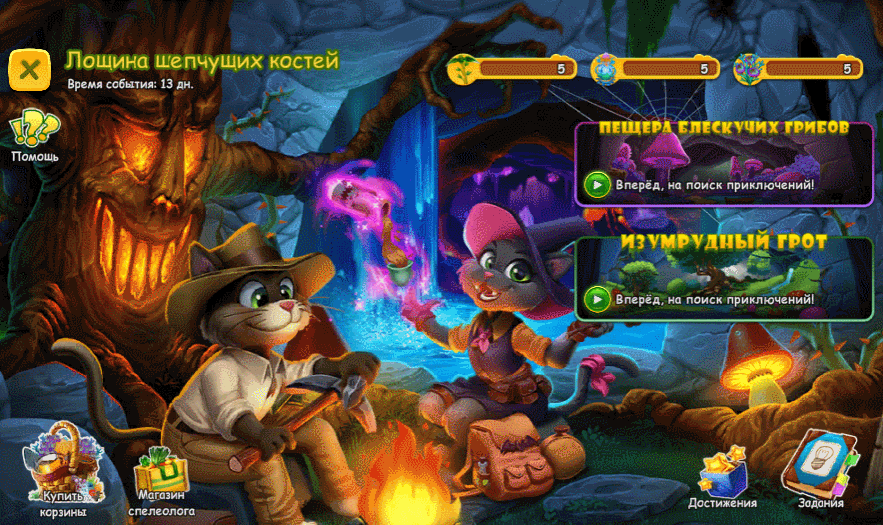
Task: Close the event screen with the X button
Action: pyautogui.click(x=30, y=68)
